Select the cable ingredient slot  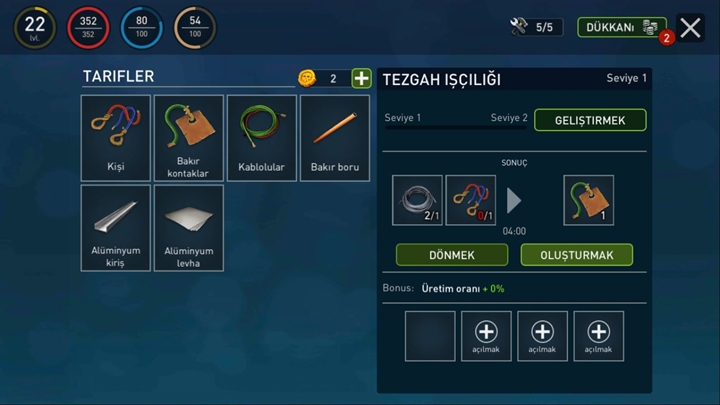click(417, 200)
